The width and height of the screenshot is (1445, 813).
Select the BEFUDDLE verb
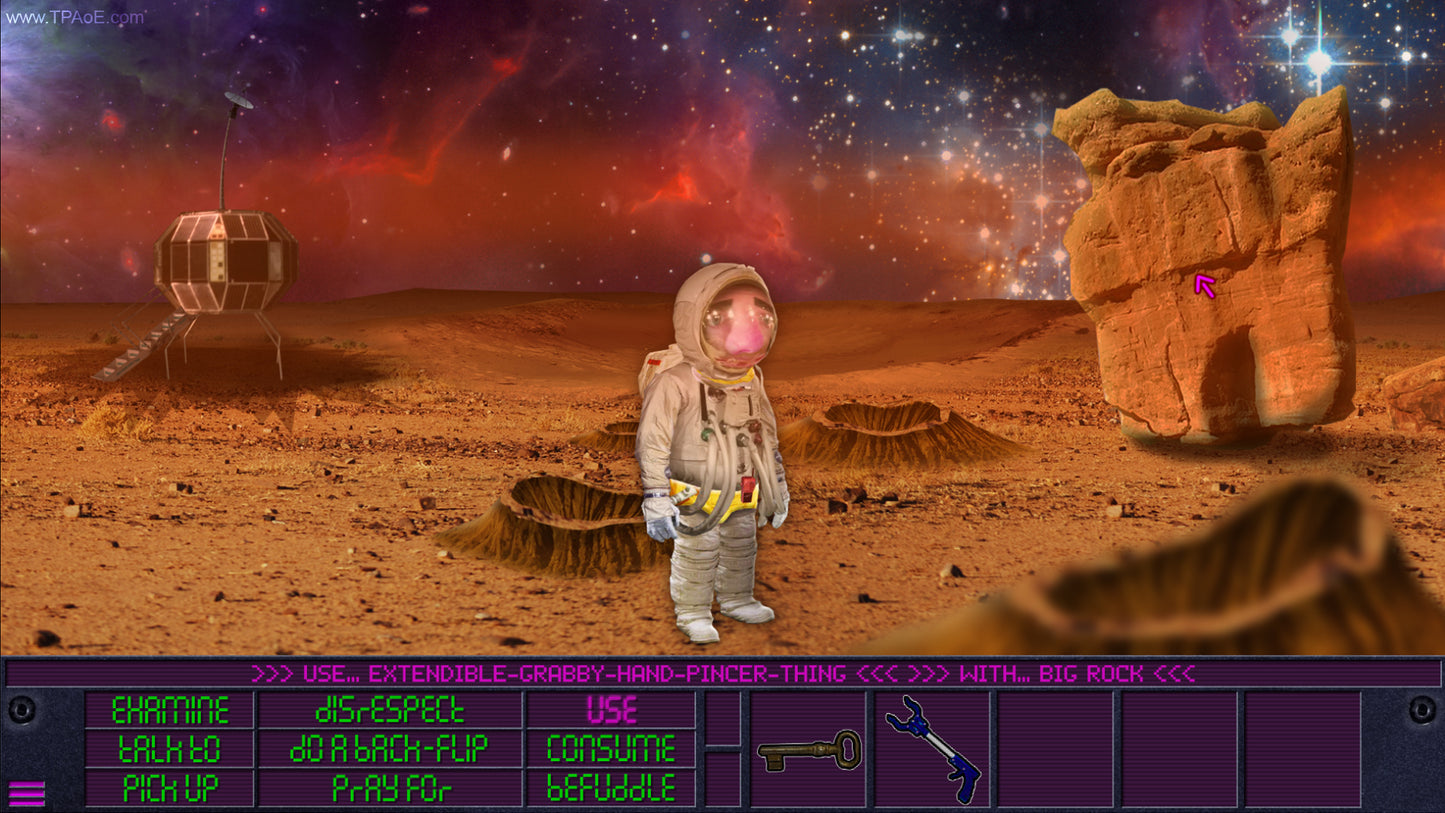[x=611, y=786]
